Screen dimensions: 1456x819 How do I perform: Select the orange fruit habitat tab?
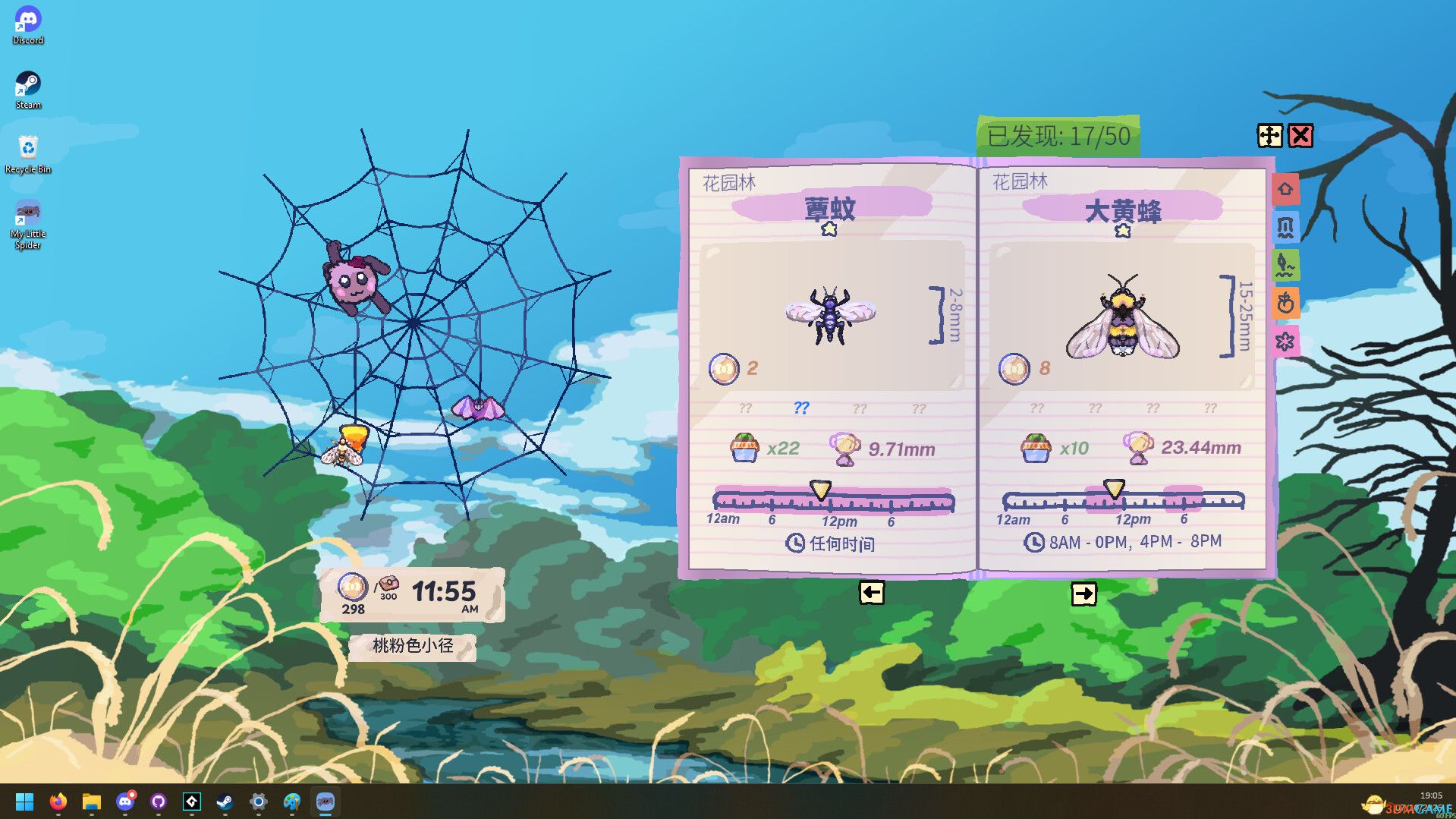tap(1286, 304)
